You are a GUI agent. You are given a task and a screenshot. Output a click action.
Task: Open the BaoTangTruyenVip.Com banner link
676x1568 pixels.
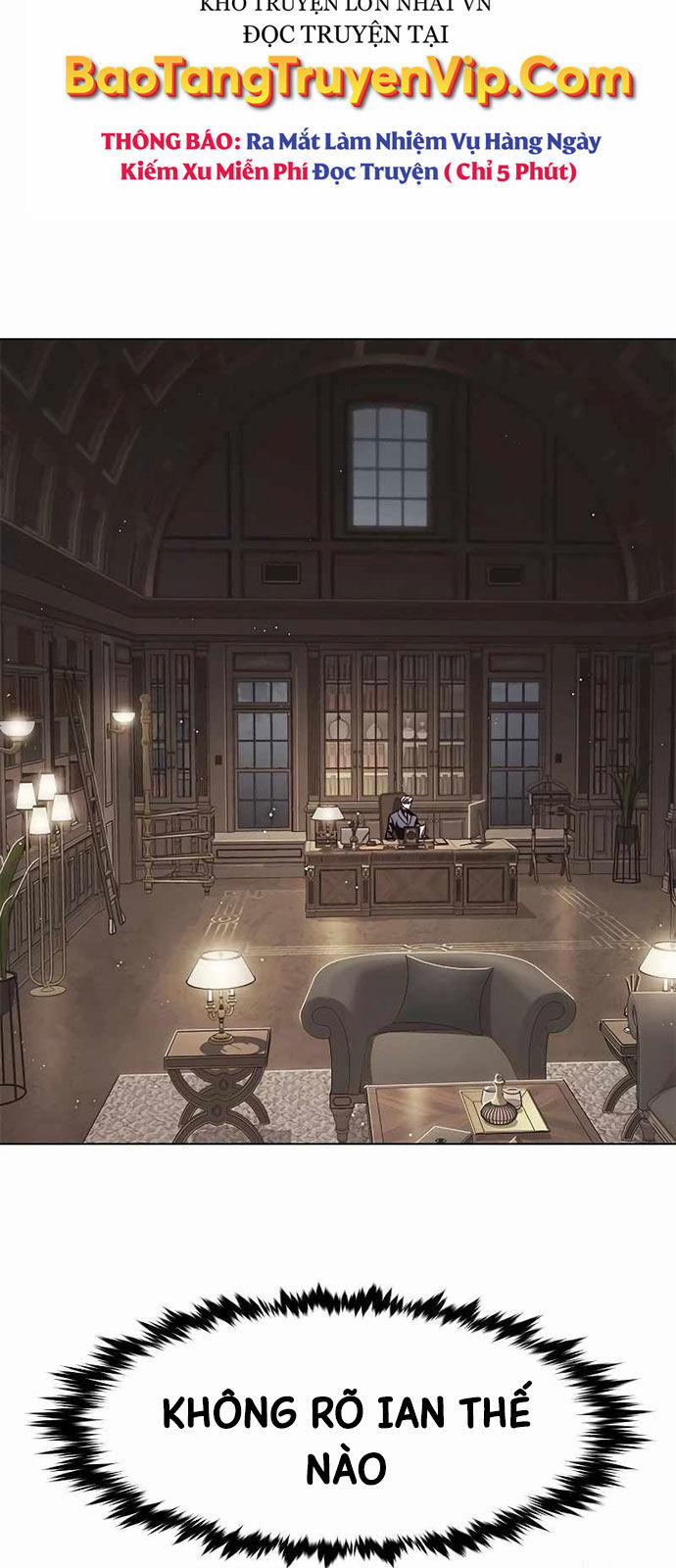pos(348,80)
